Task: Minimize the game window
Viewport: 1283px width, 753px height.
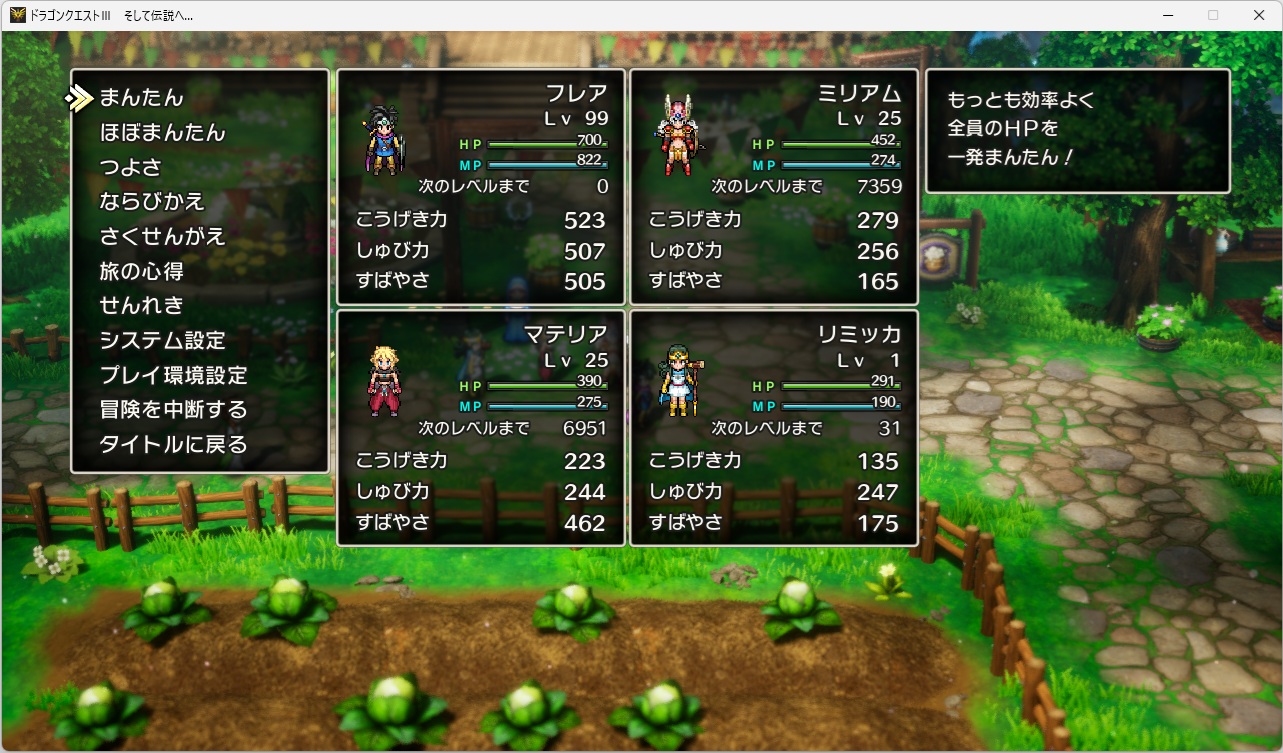Action: click(1167, 15)
